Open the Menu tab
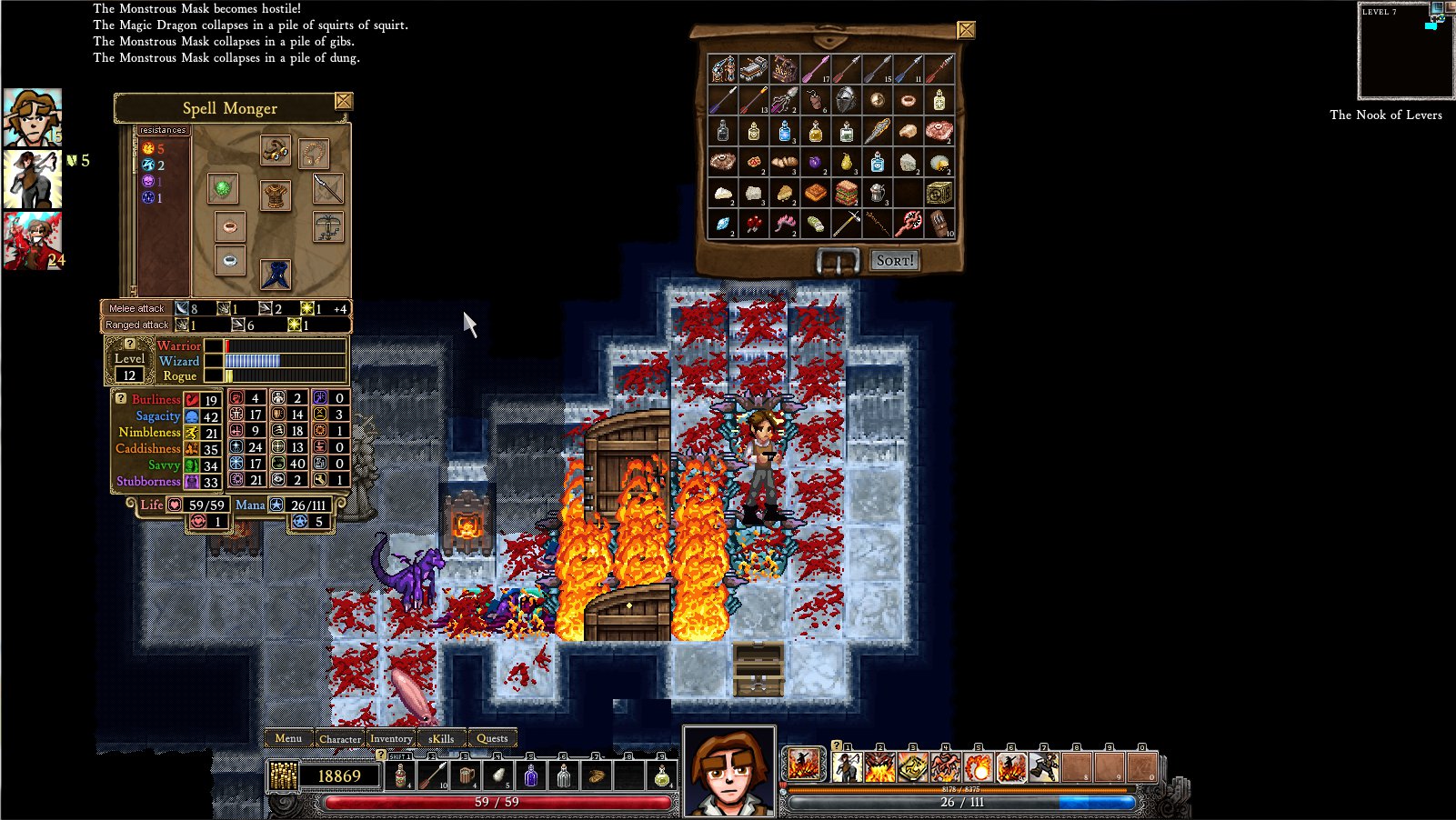The height and width of the screenshot is (820, 1456). 288,738
